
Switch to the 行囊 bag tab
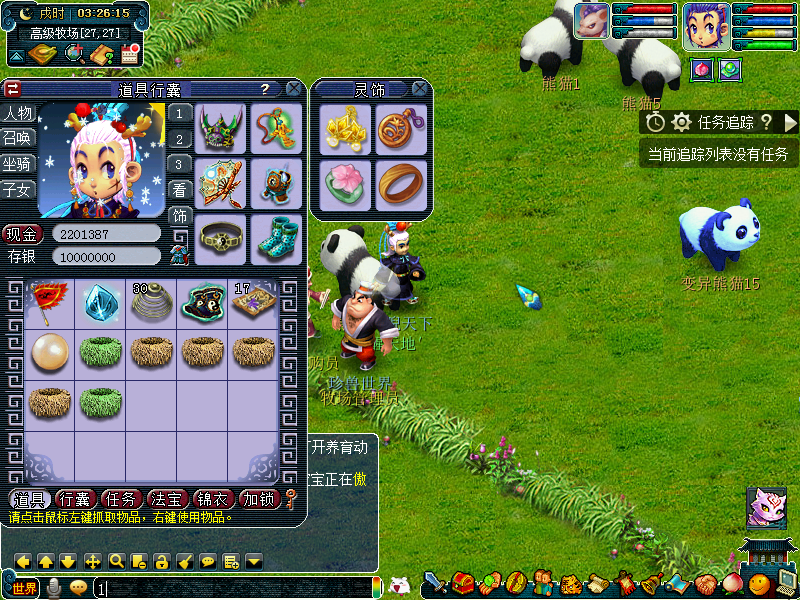[75, 499]
